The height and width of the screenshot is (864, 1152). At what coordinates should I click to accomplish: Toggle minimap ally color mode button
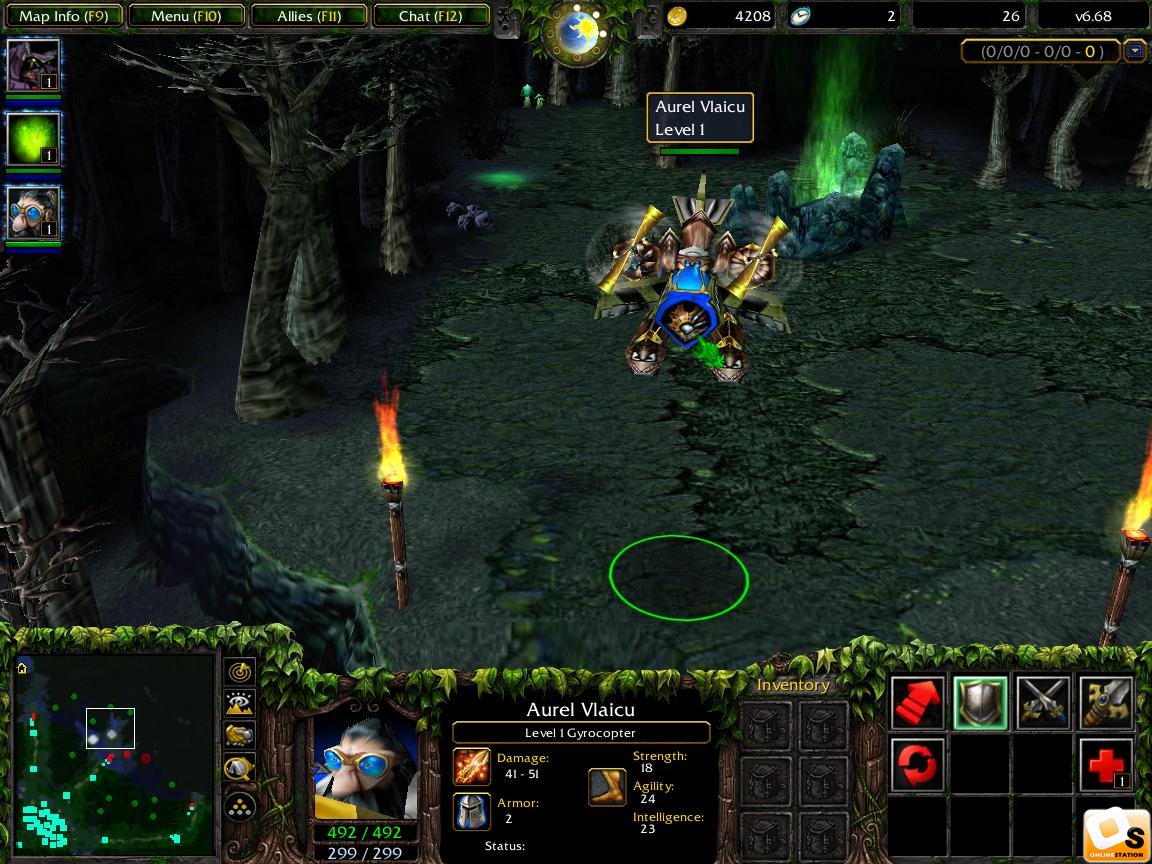(x=240, y=736)
